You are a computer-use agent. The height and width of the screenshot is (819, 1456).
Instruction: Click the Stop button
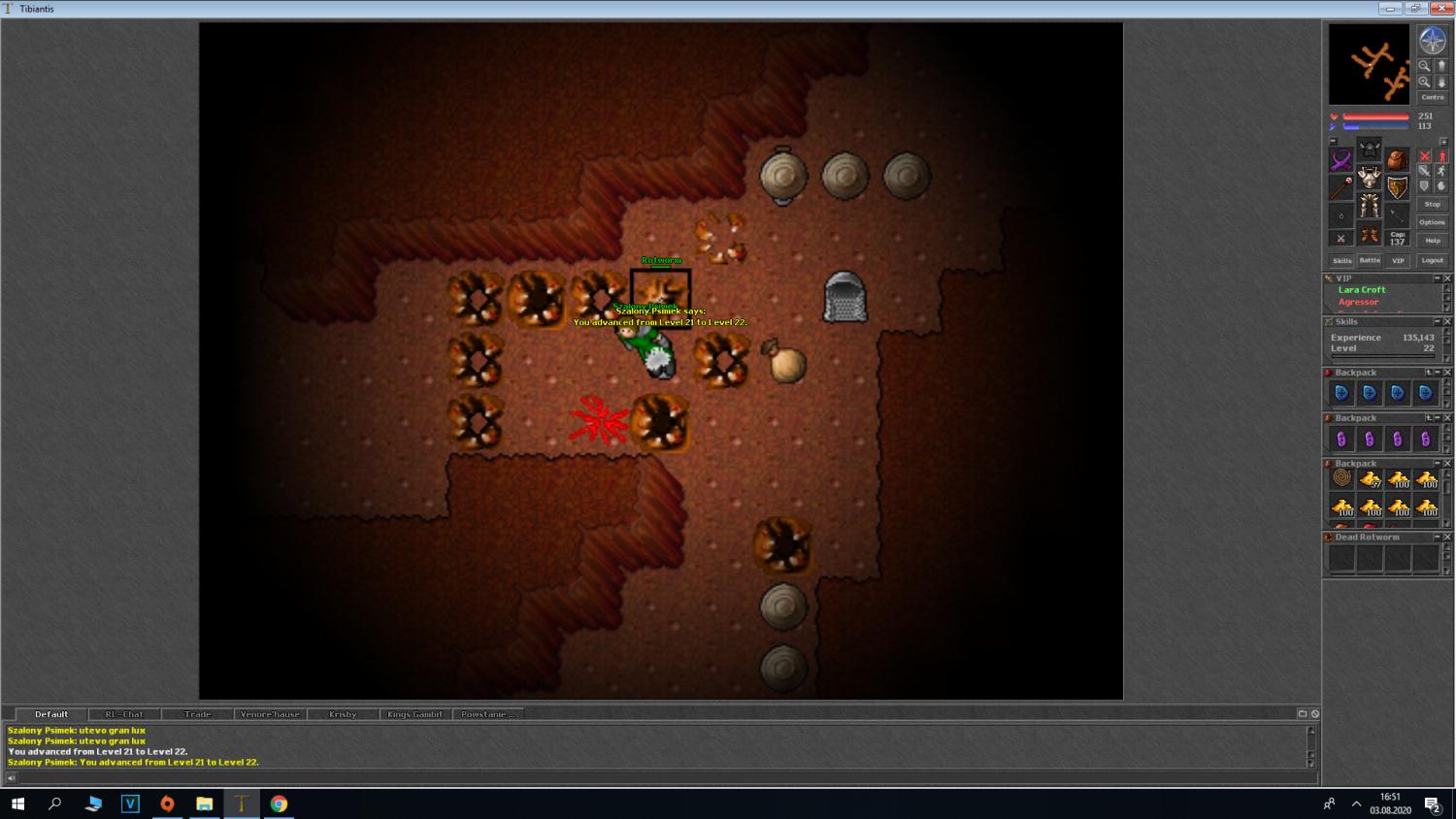(x=1432, y=205)
